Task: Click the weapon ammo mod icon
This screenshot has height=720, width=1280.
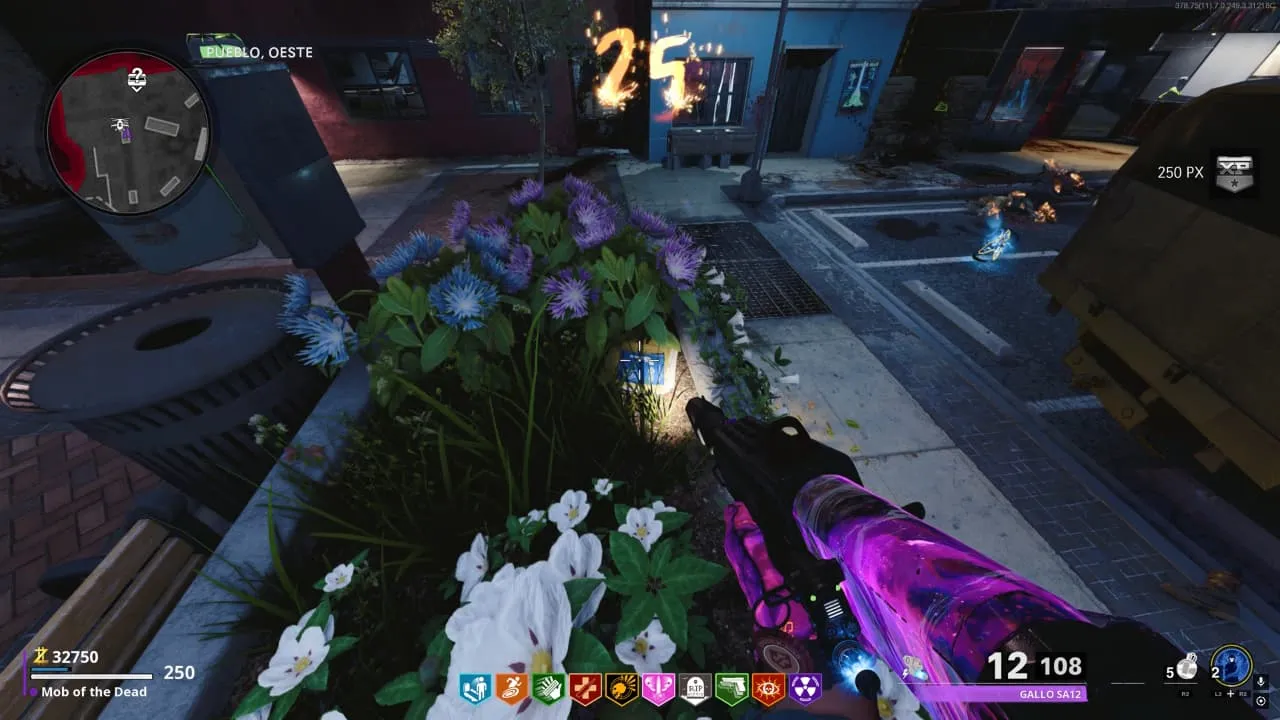Action: point(912,665)
